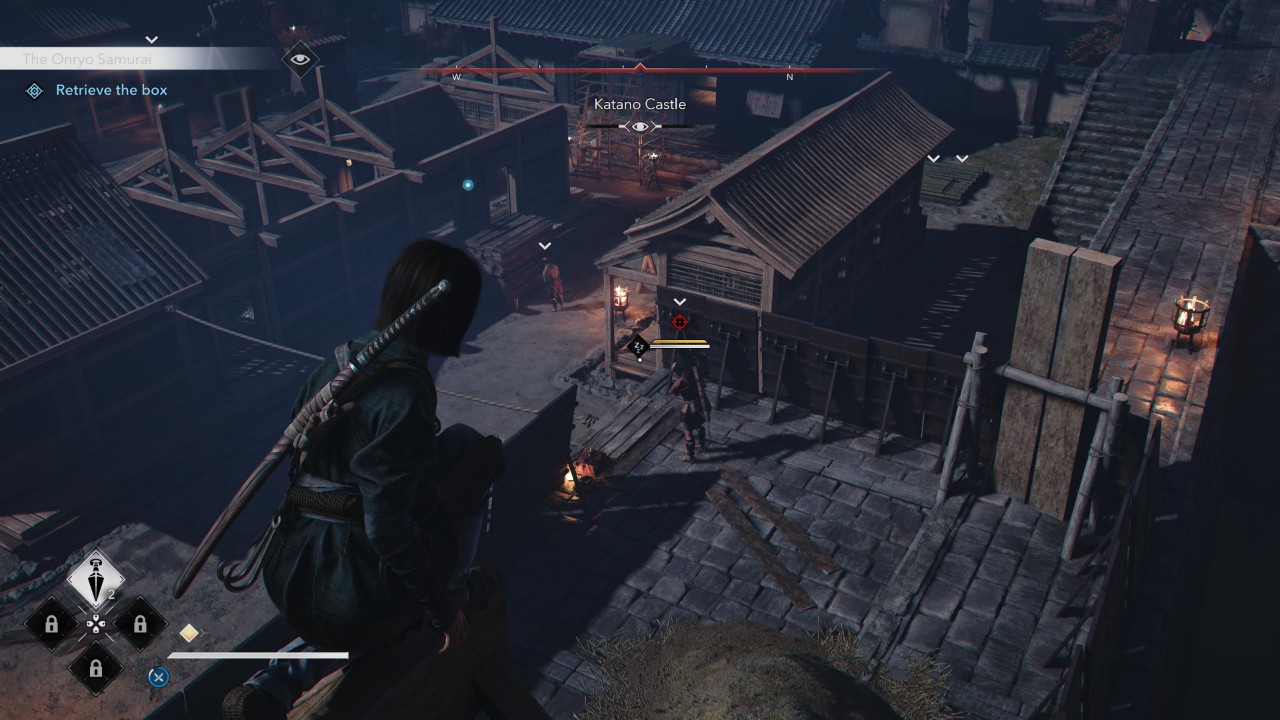Select the Katano Castle location label

click(640, 104)
